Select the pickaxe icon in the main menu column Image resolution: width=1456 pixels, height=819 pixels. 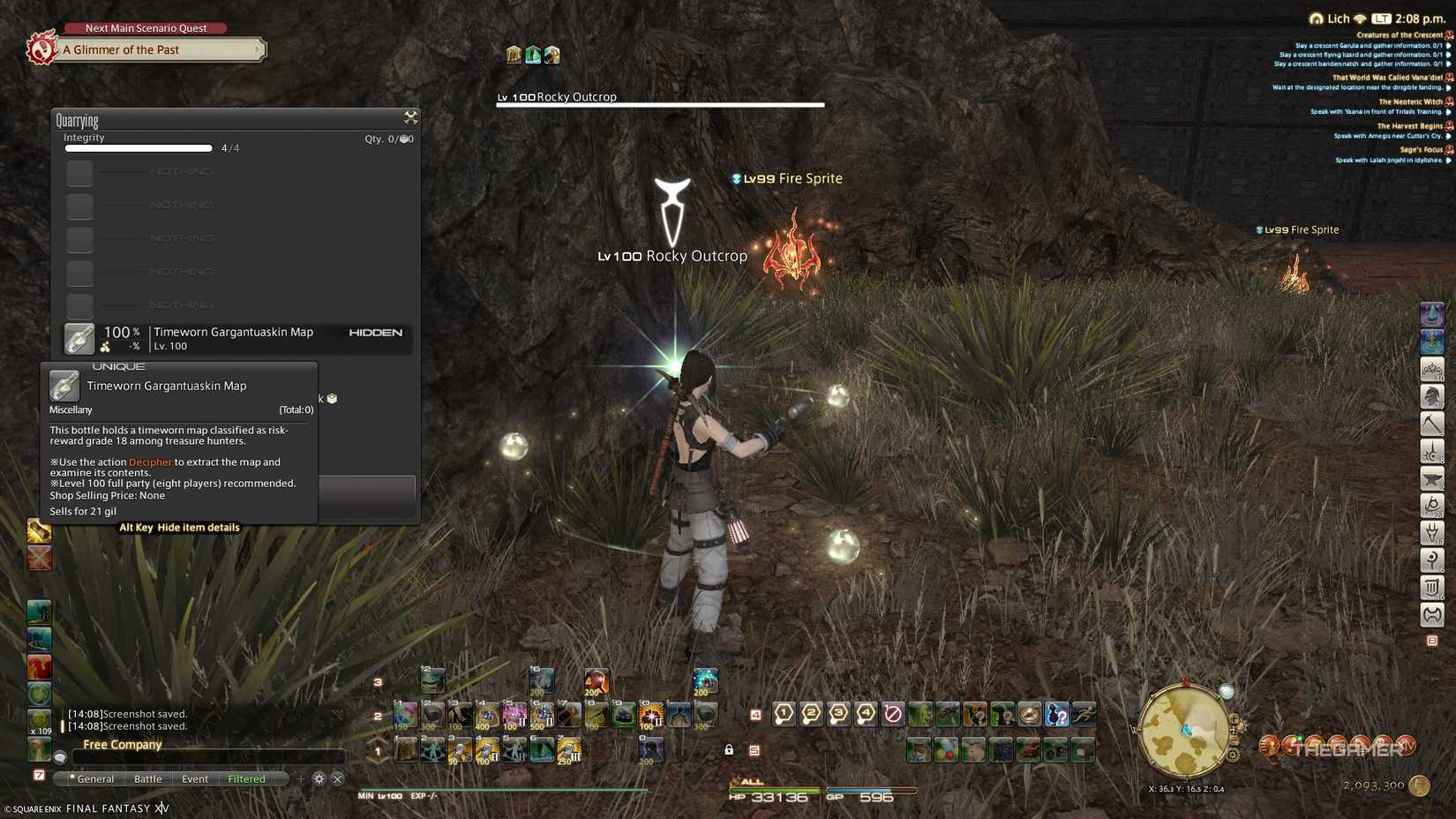coord(1432,424)
